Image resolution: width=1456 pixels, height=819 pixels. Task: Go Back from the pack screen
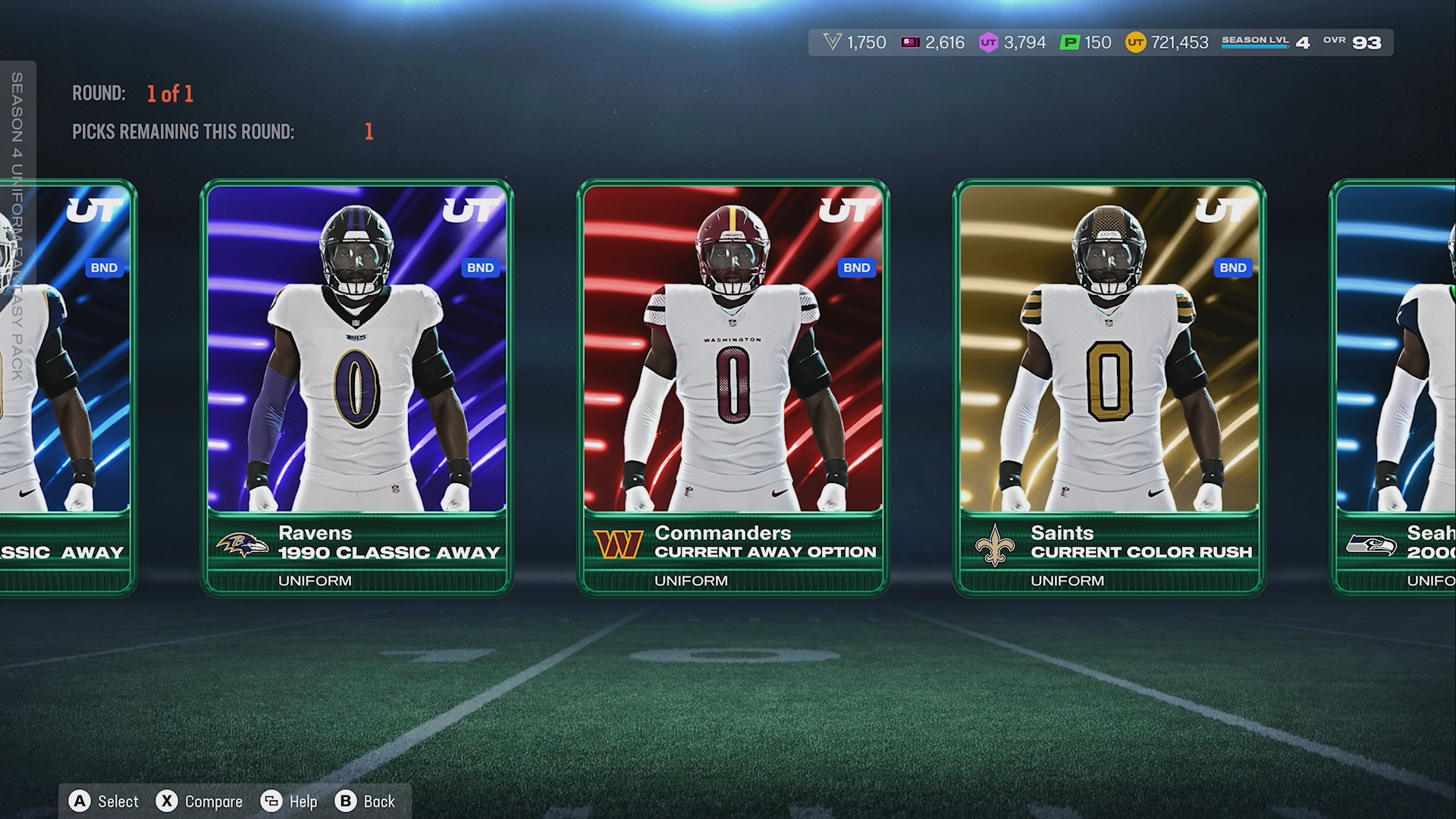click(x=366, y=802)
